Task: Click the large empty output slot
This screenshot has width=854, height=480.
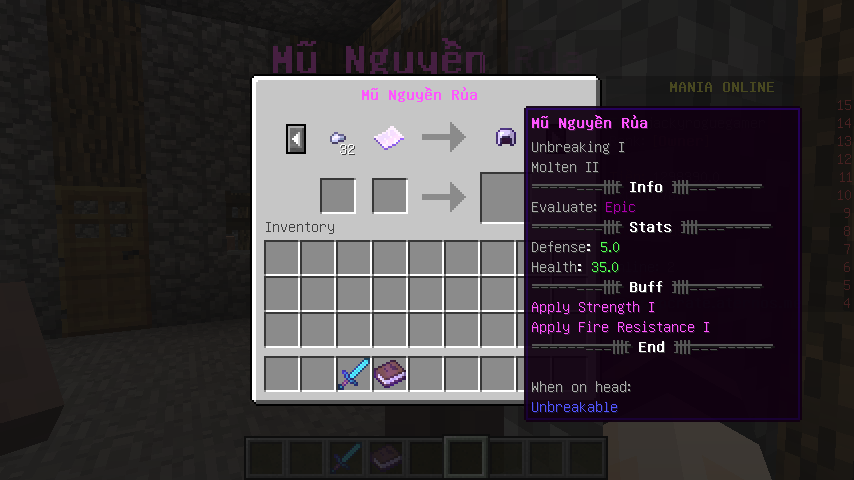Action: [503, 197]
